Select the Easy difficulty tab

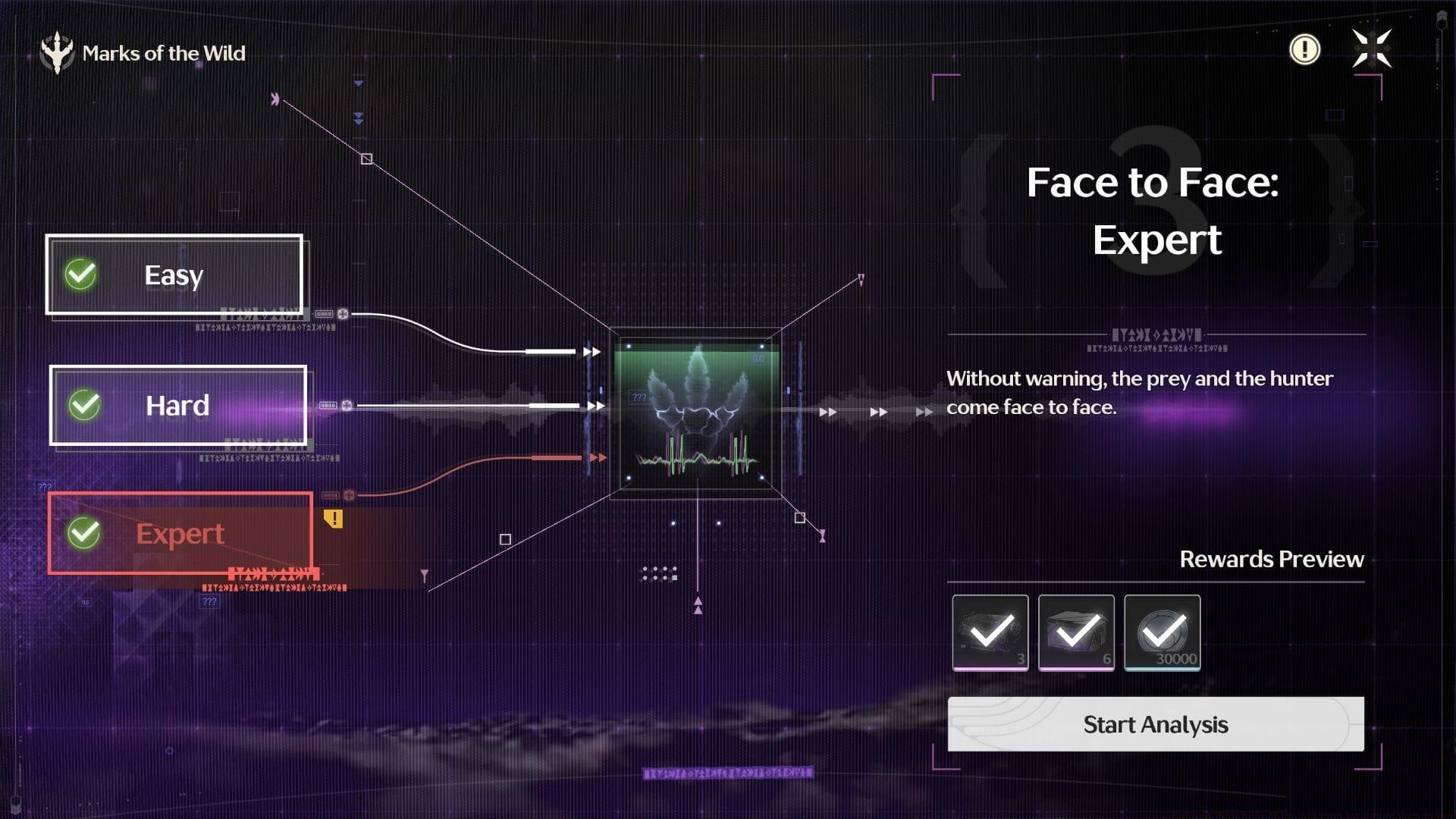174,275
